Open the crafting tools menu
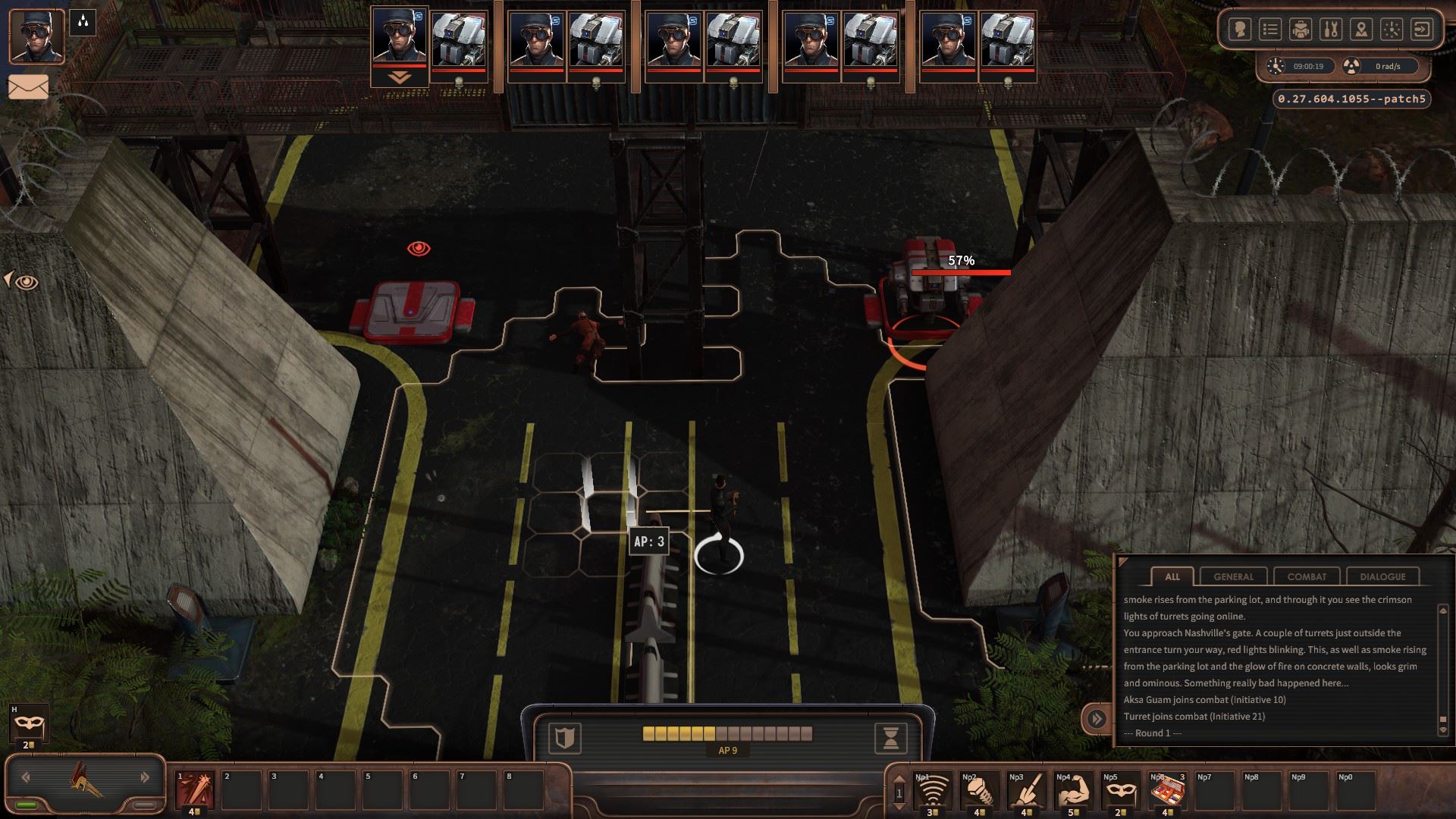The height and width of the screenshot is (819, 1456). tap(1331, 30)
